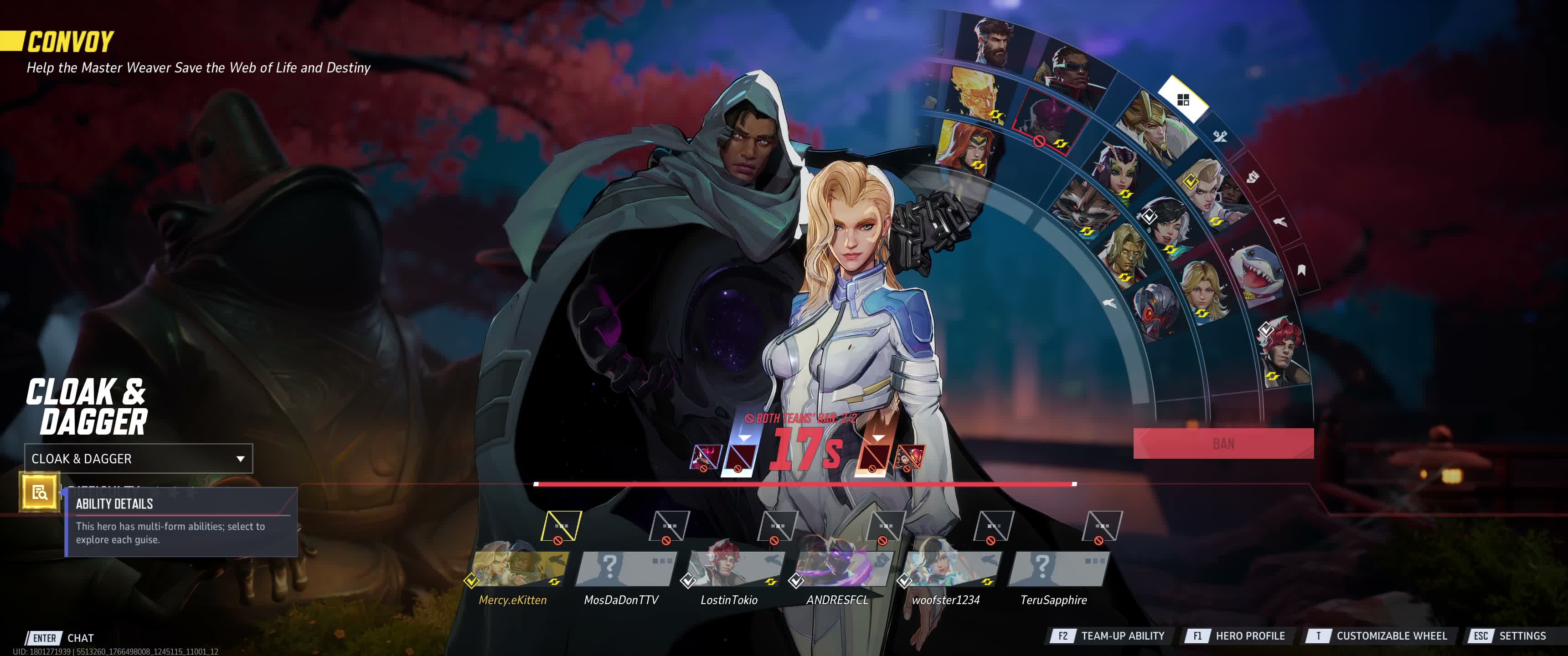The width and height of the screenshot is (1568, 656).
Task: Select woofster1234's player card
Action: (x=949, y=569)
